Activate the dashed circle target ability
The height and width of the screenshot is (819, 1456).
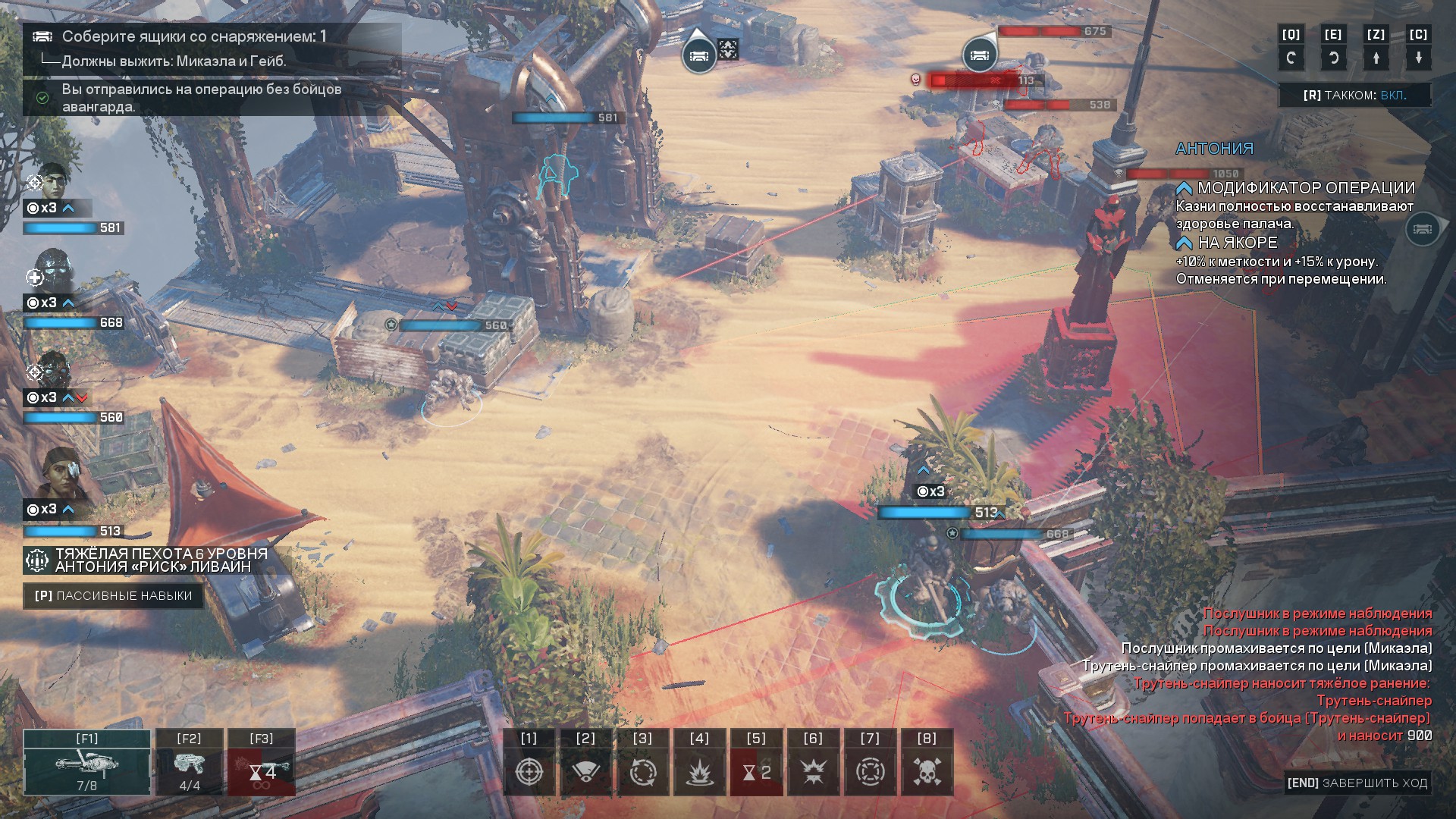[870, 771]
